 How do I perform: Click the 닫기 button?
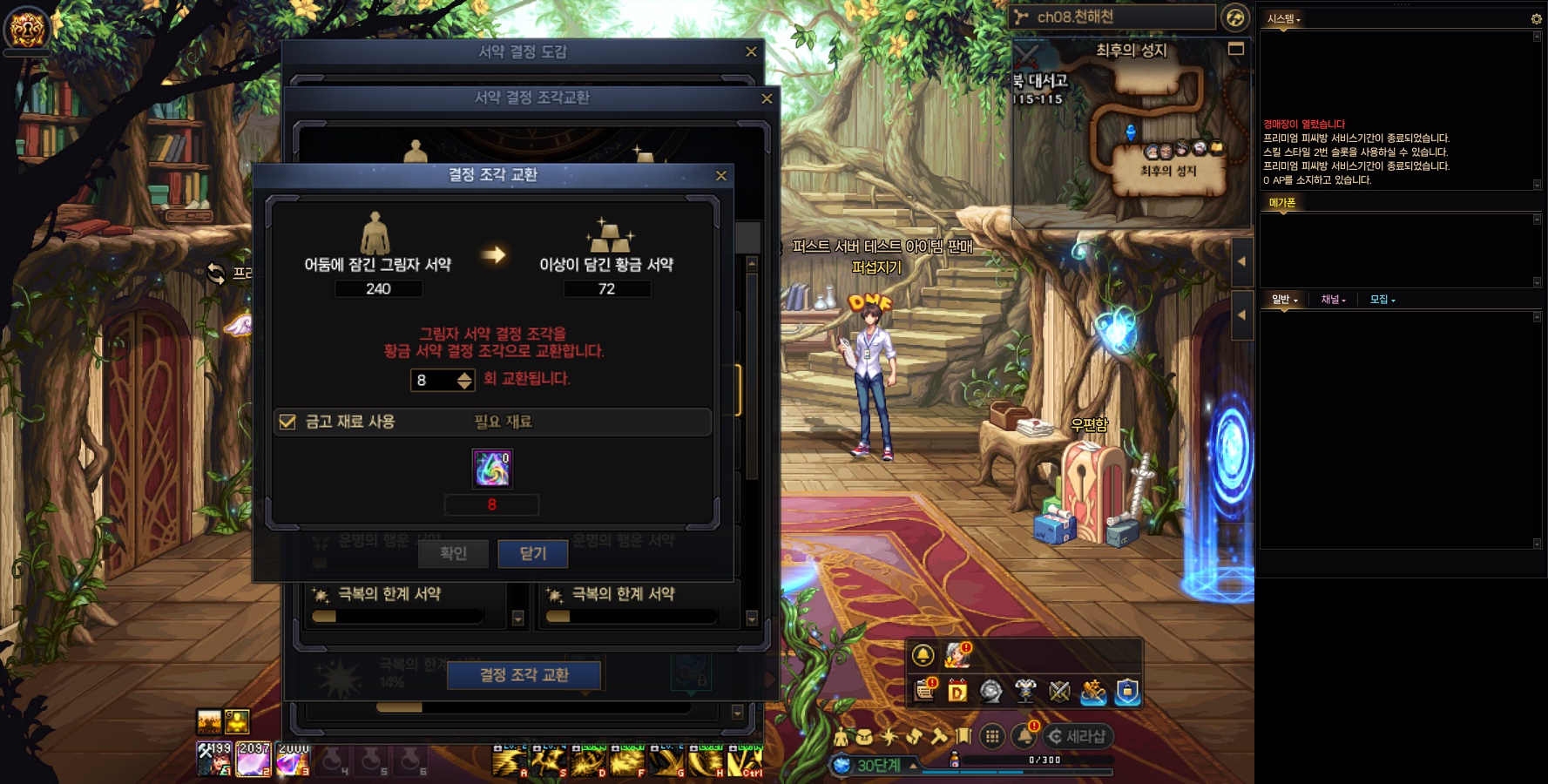tap(532, 553)
